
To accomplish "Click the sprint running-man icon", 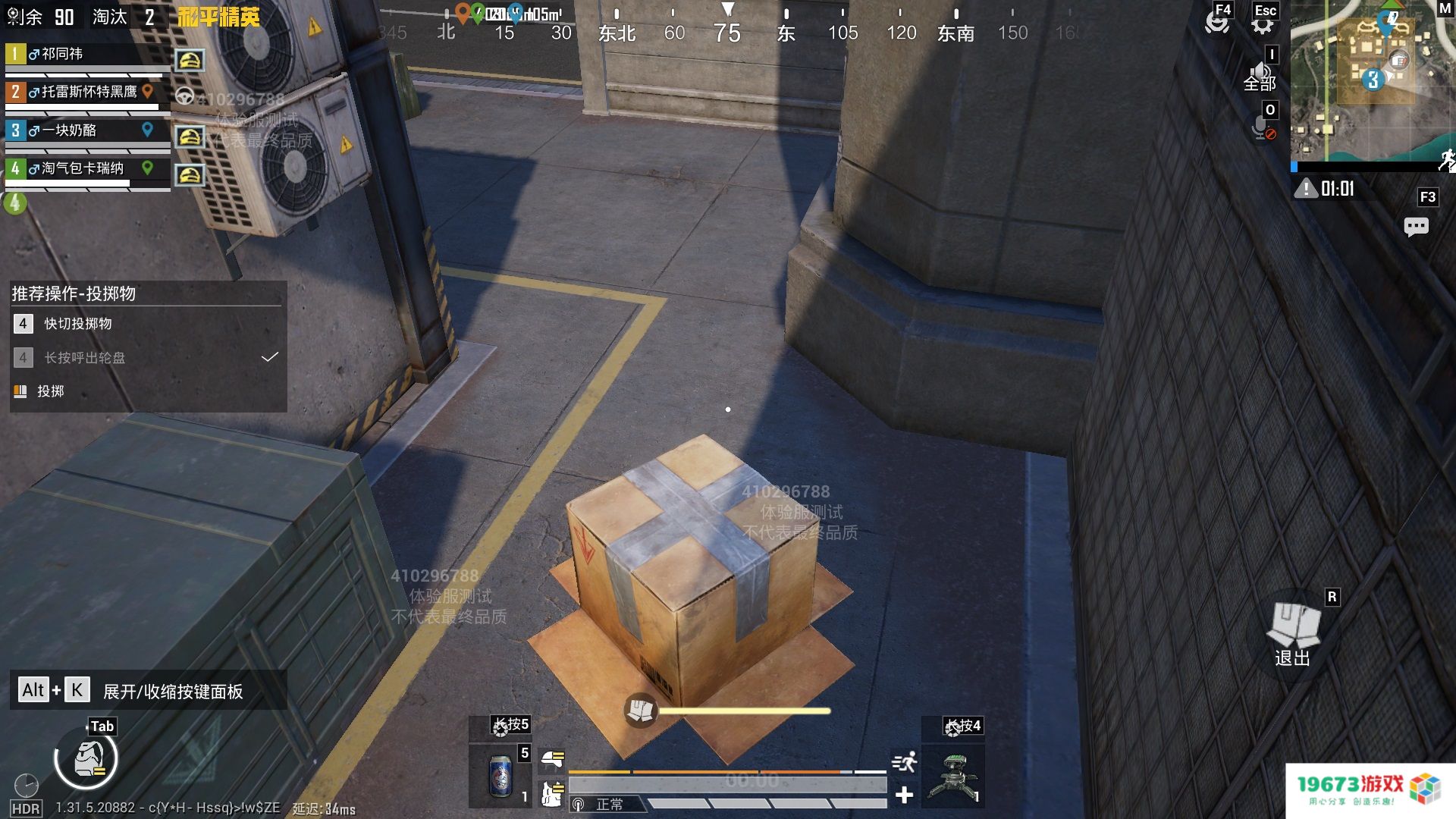I will pyautogui.click(x=904, y=762).
